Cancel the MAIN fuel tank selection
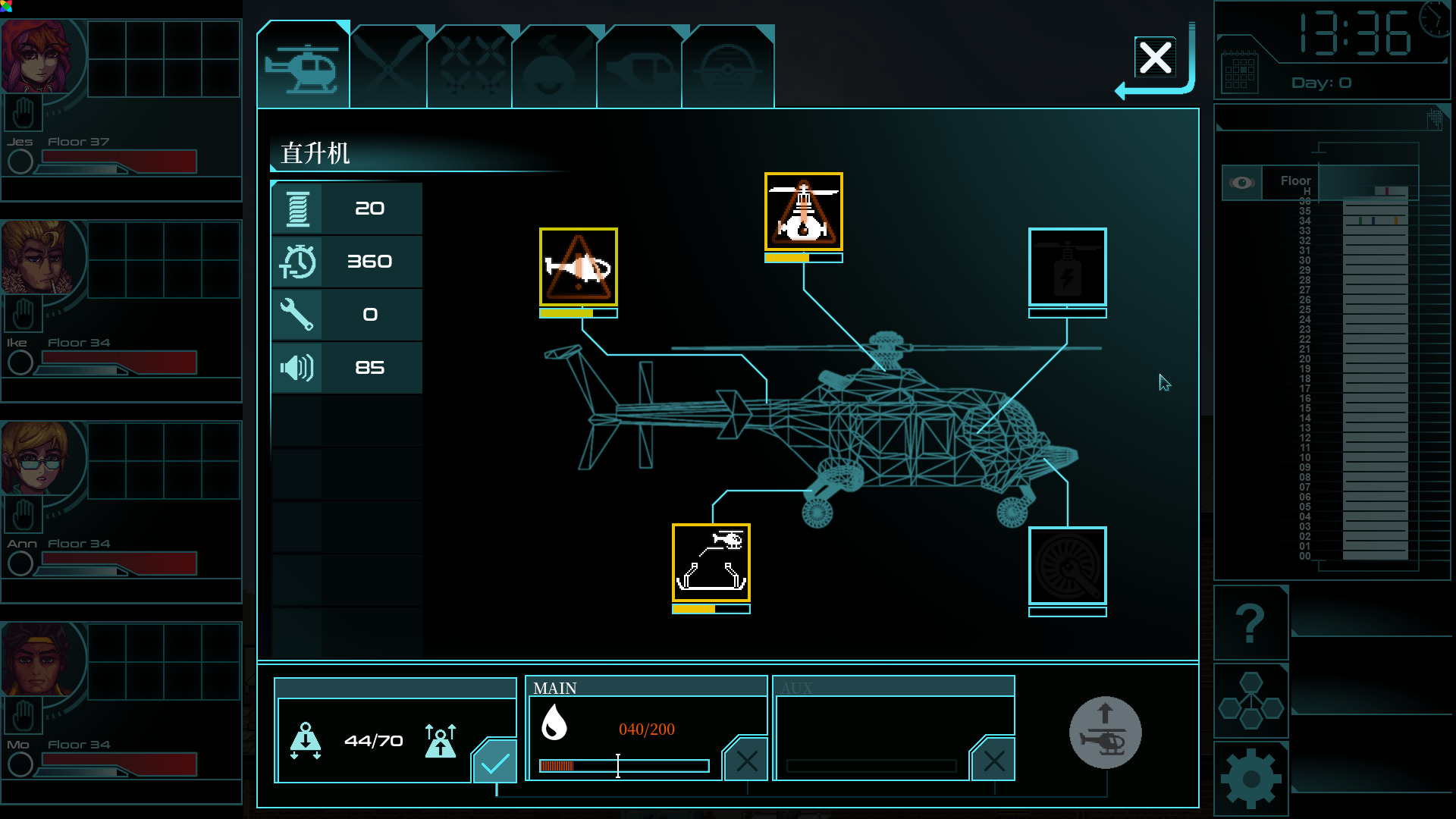The height and width of the screenshot is (819, 1456). pyautogui.click(x=746, y=761)
